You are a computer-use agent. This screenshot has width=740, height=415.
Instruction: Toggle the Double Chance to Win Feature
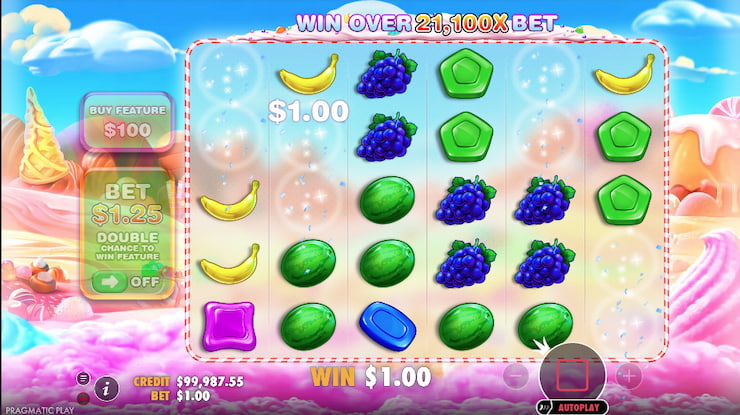click(128, 283)
